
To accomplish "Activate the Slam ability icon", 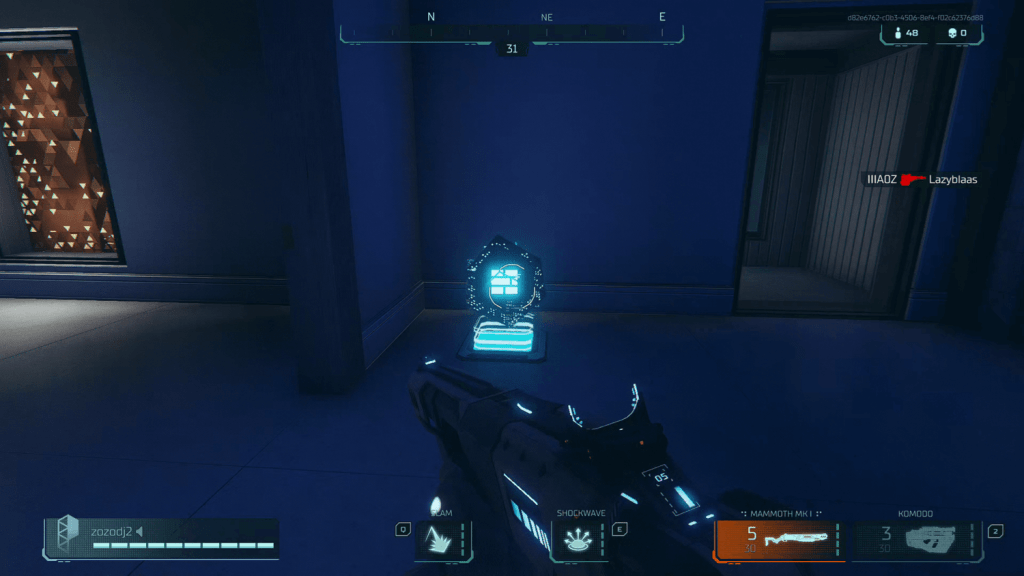I will tap(441, 540).
